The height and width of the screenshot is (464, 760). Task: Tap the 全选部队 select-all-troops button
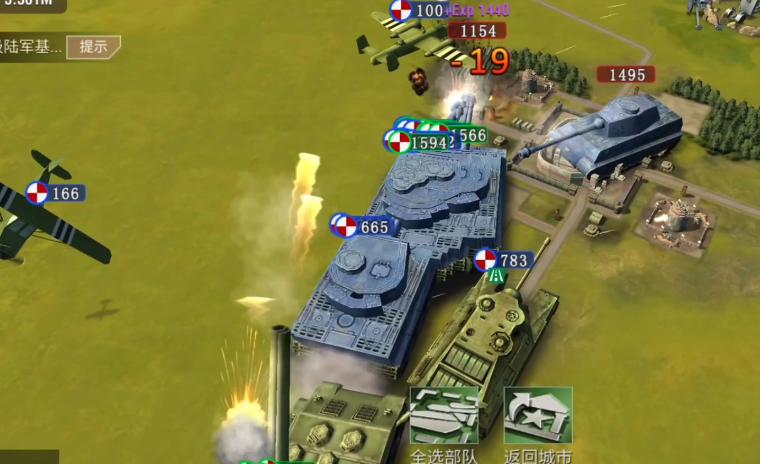pyautogui.click(x=444, y=423)
